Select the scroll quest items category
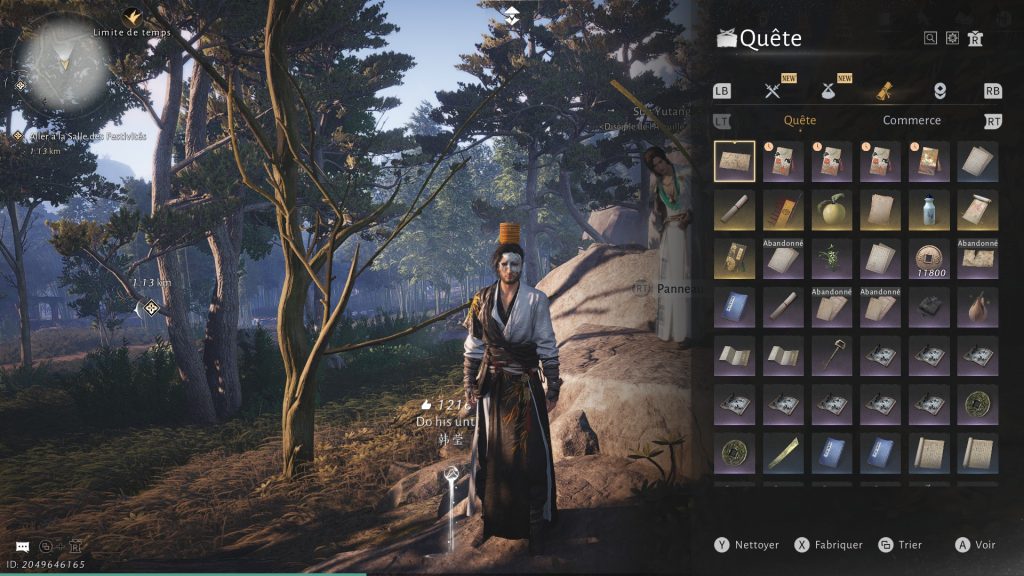This screenshot has height=576, width=1024. pos(884,91)
